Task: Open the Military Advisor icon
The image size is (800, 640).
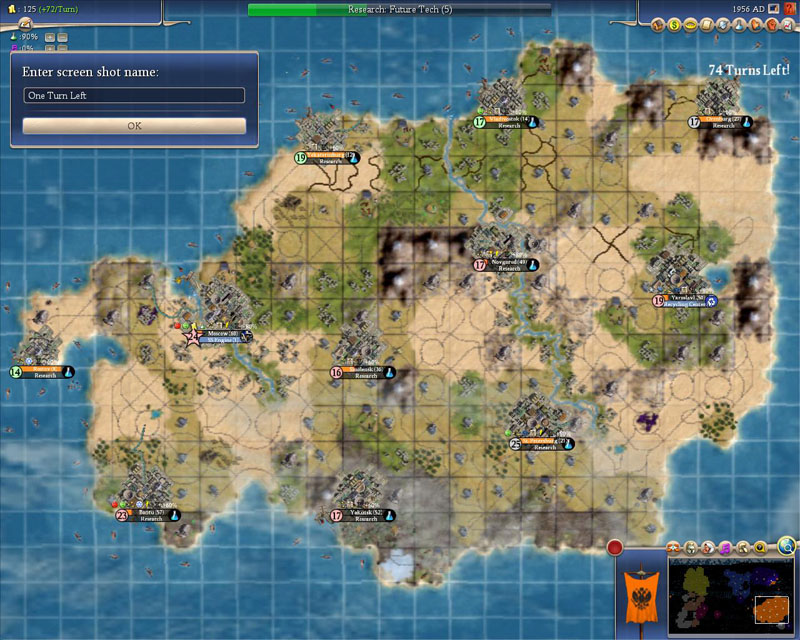Action: coord(722,24)
